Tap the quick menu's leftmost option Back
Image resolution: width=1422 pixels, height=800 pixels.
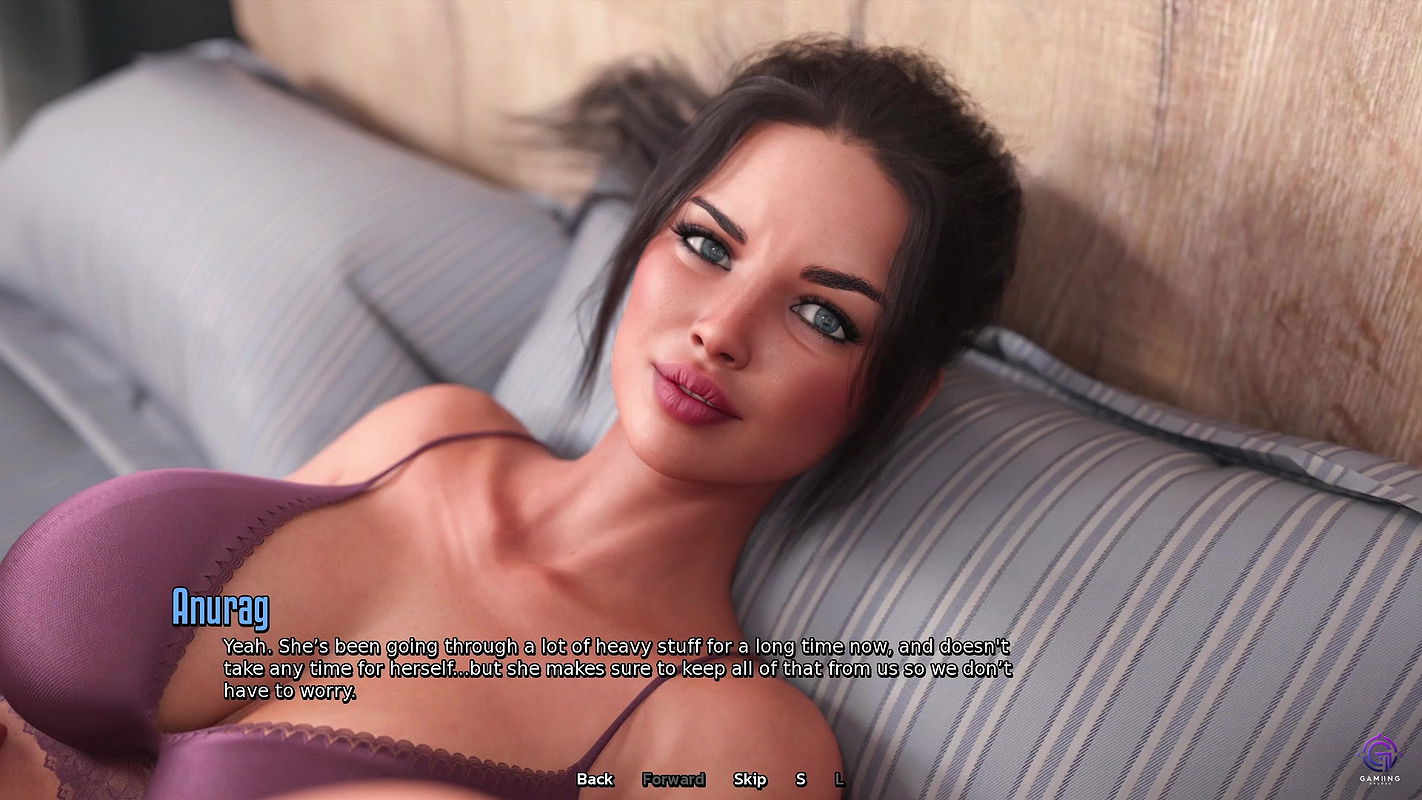595,778
